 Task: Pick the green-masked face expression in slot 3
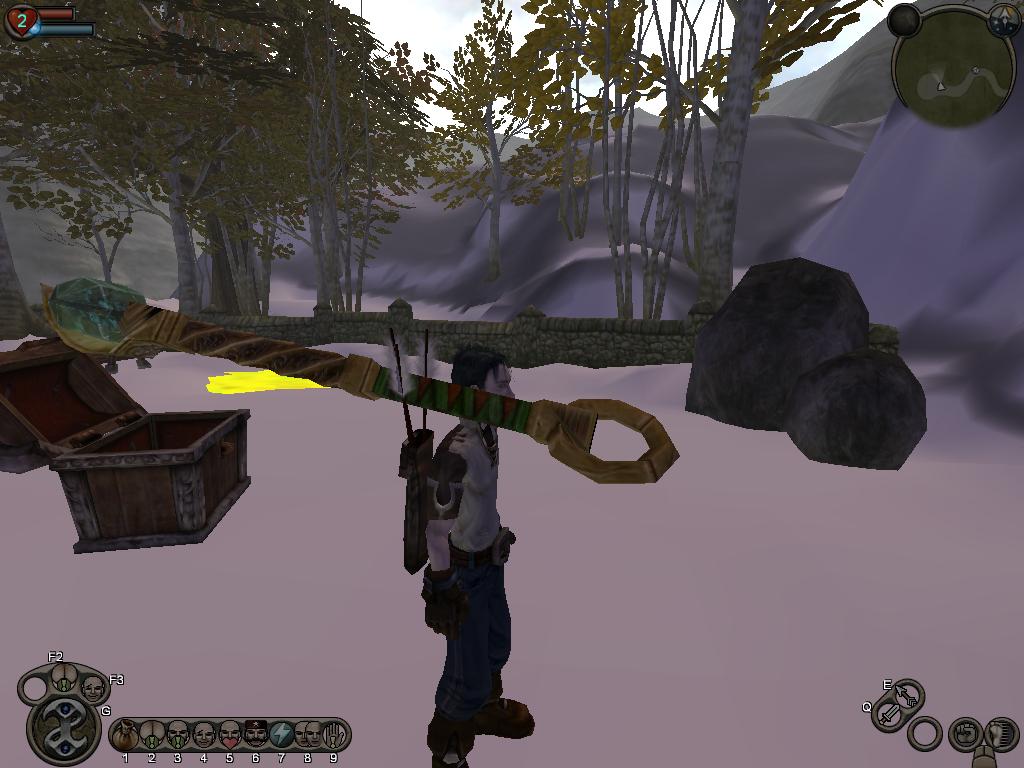click(177, 736)
